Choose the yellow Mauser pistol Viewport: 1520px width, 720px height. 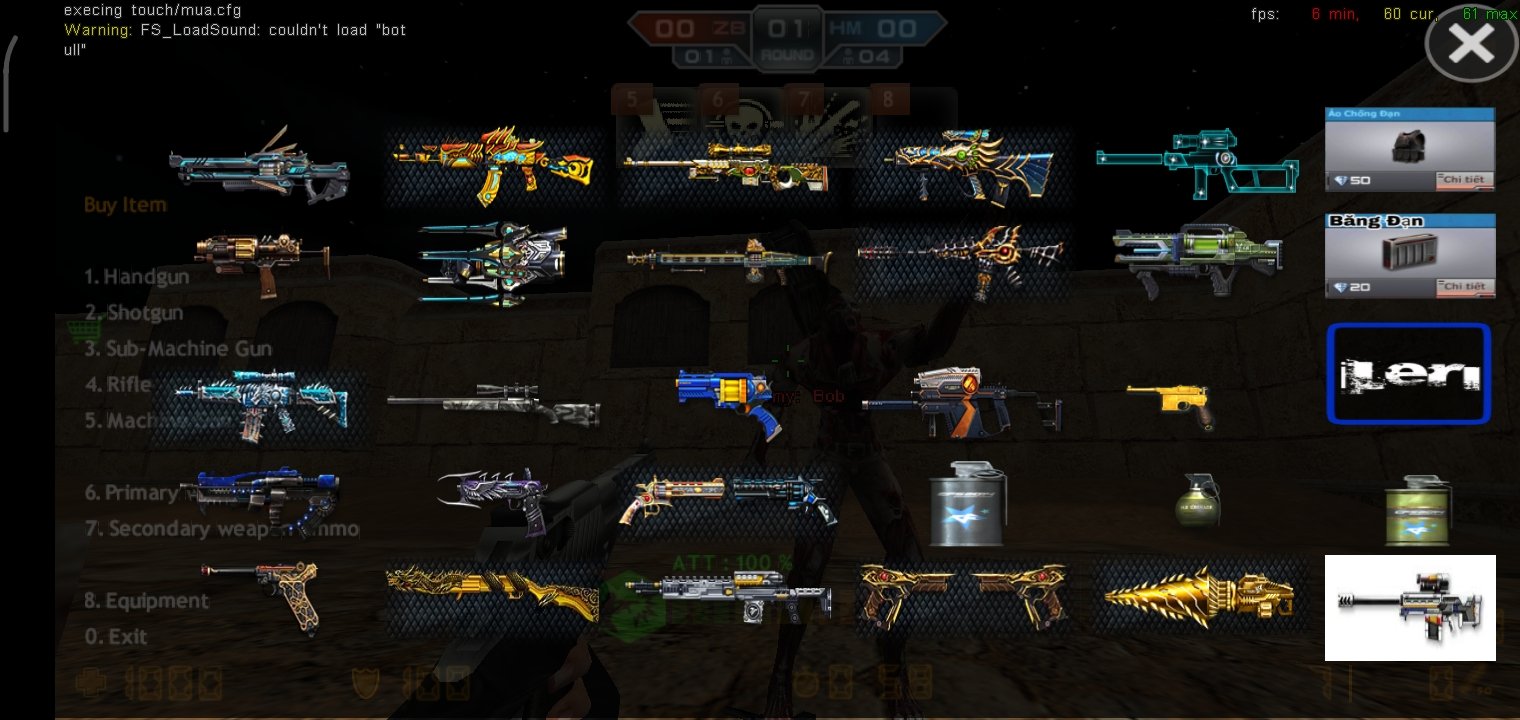click(1170, 402)
